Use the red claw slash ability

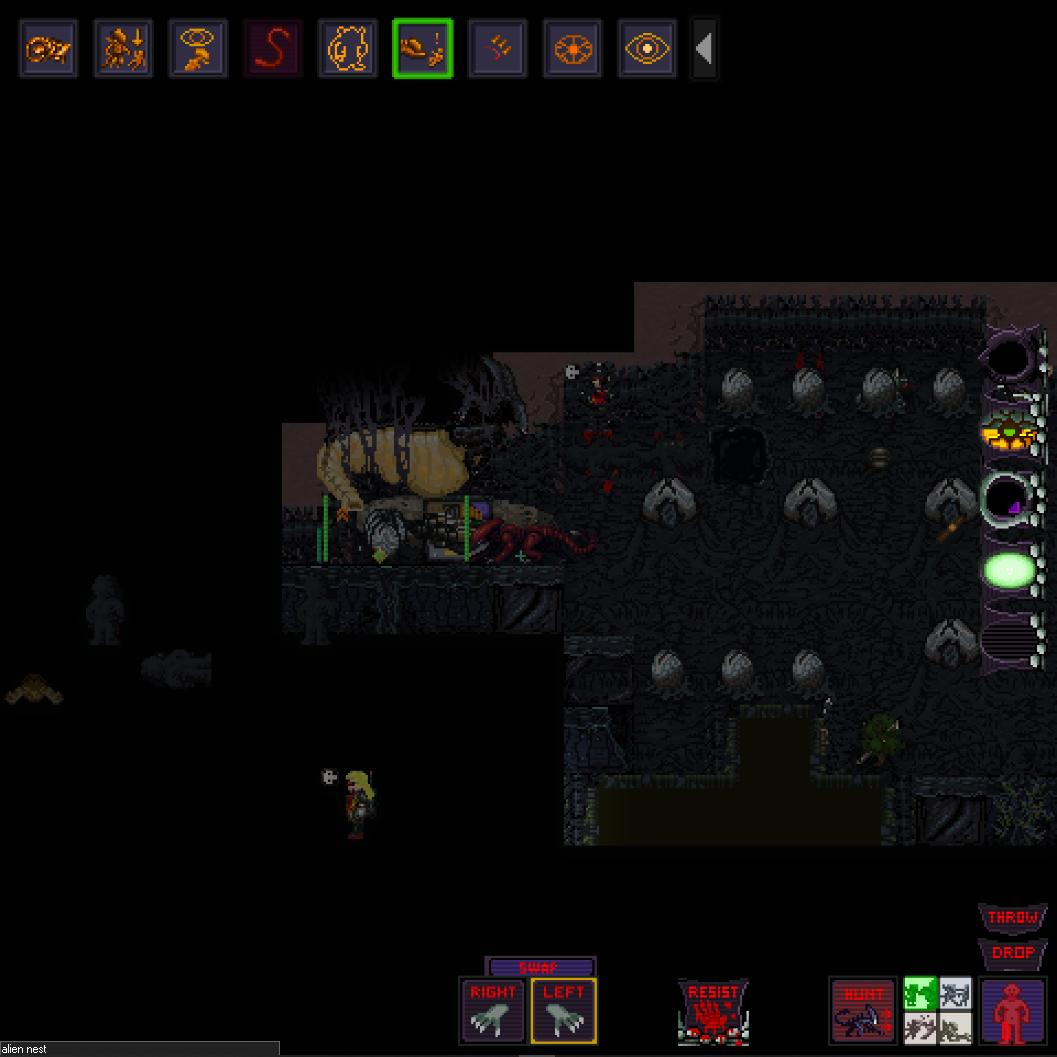tap(498, 49)
